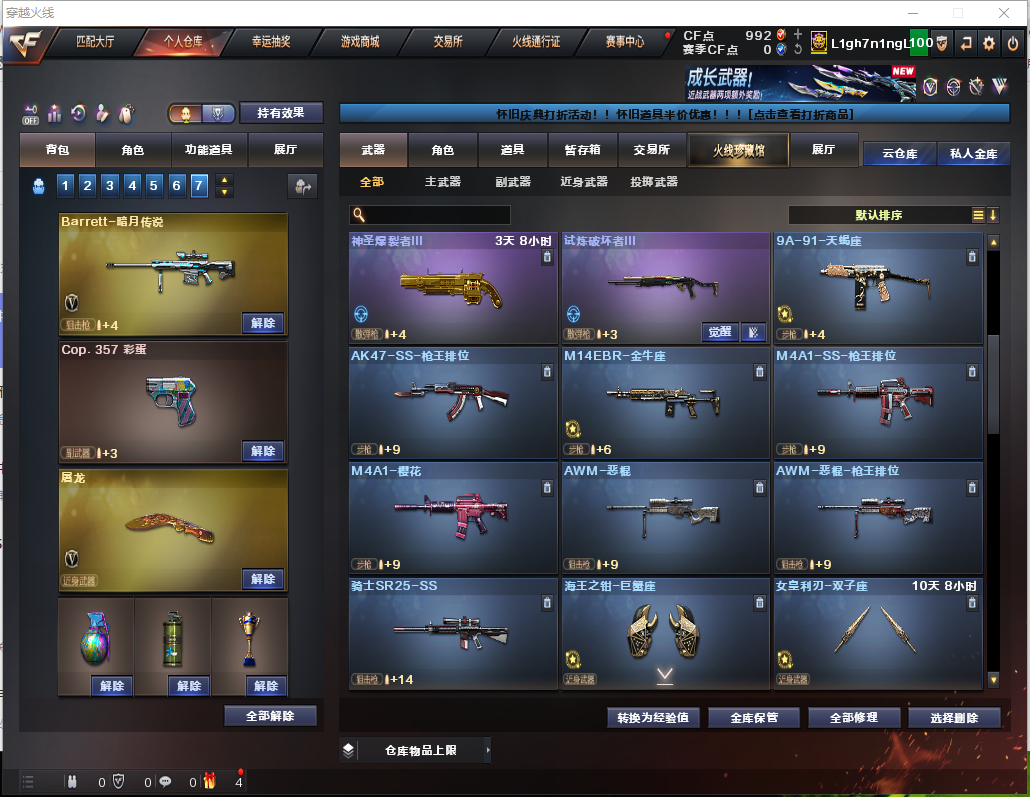The width and height of the screenshot is (1030, 797).
Task: Open the 幸运抽奖 lucky draw page
Action: tap(270, 42)
